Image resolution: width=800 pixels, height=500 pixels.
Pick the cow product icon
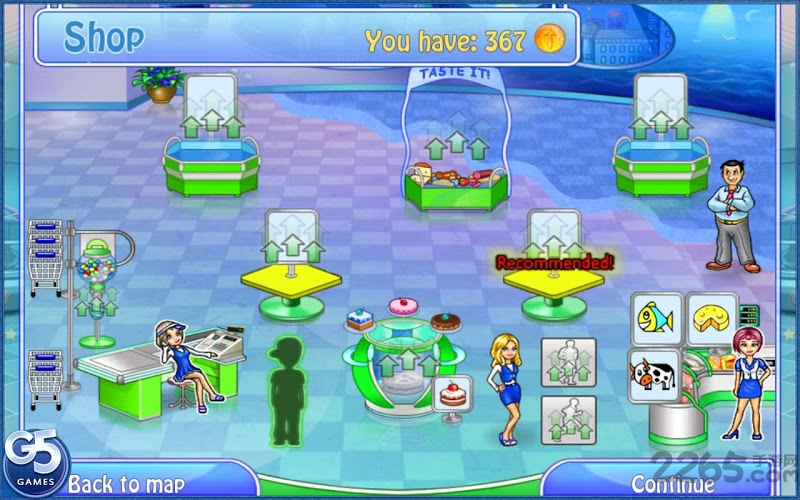(x=653, y=374)
